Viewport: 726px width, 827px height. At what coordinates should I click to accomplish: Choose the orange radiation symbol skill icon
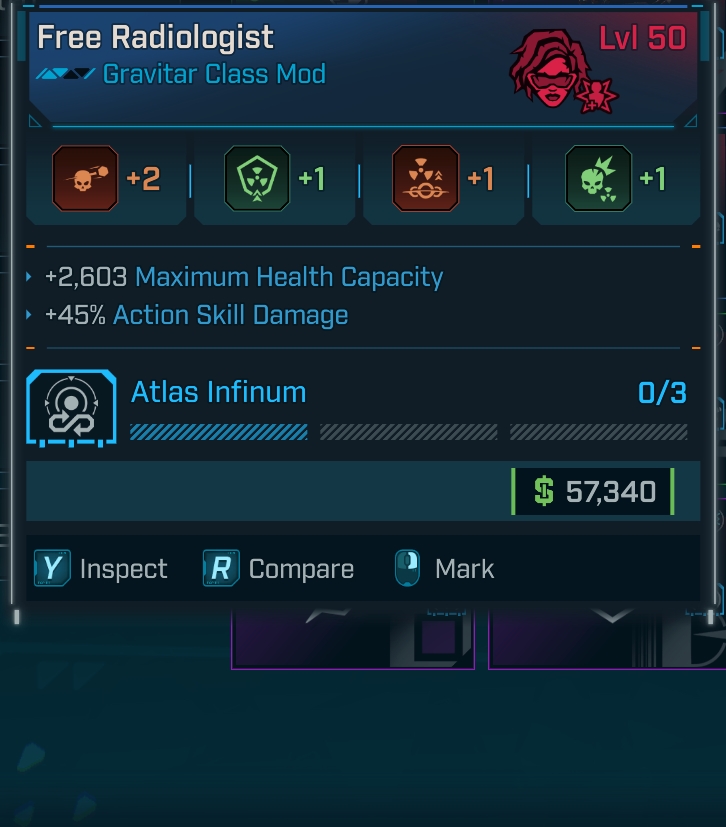point(426,179)
